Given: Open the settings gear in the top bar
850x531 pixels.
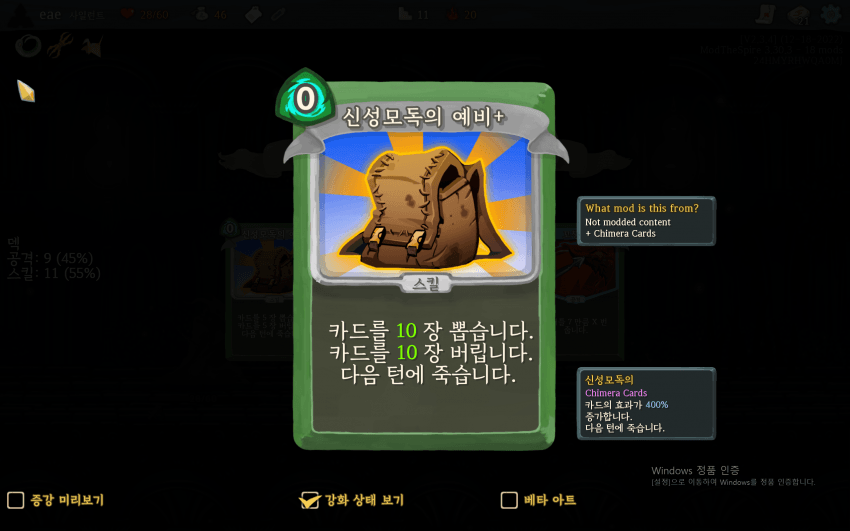Looking at the screenshot, I should coord(830,15).
